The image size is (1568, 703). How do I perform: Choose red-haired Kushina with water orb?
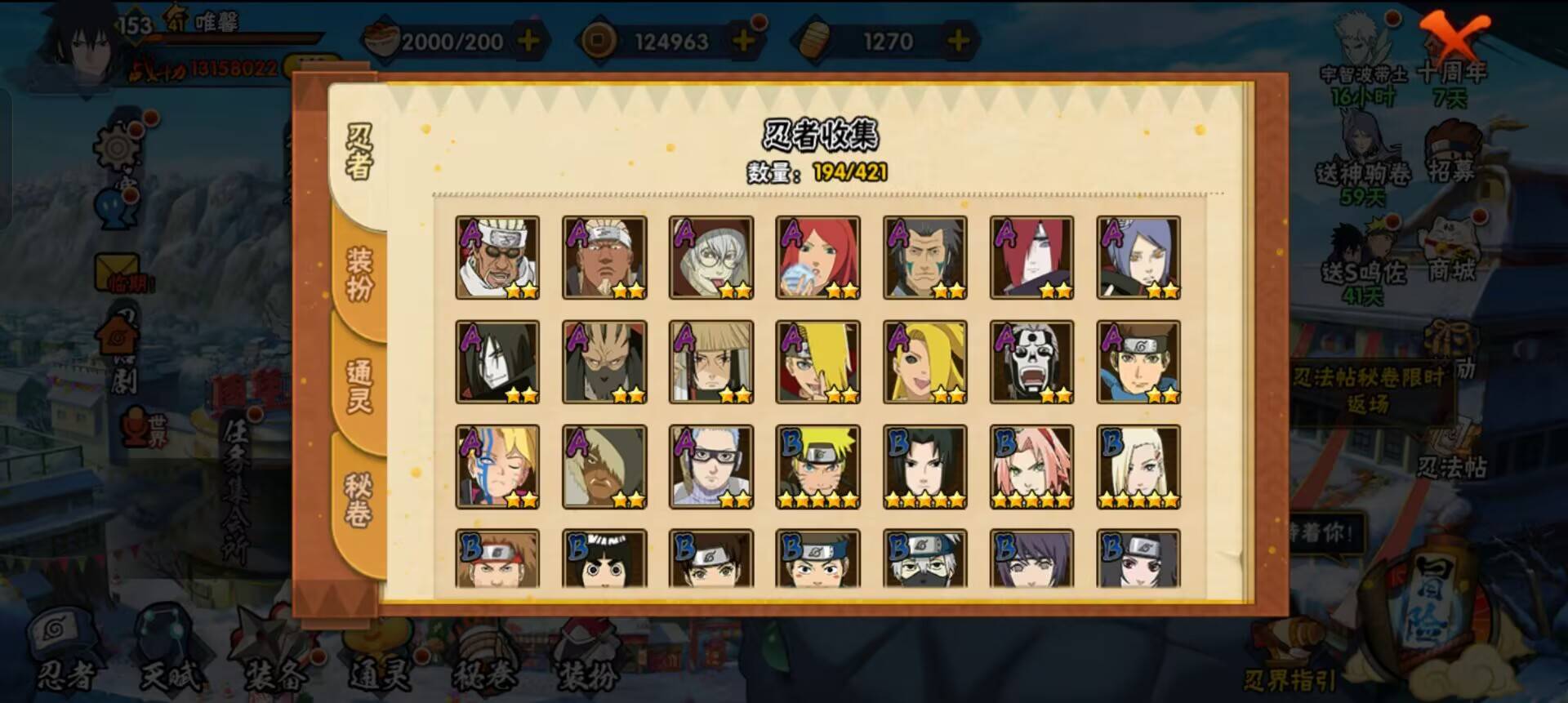coord(817,257)
